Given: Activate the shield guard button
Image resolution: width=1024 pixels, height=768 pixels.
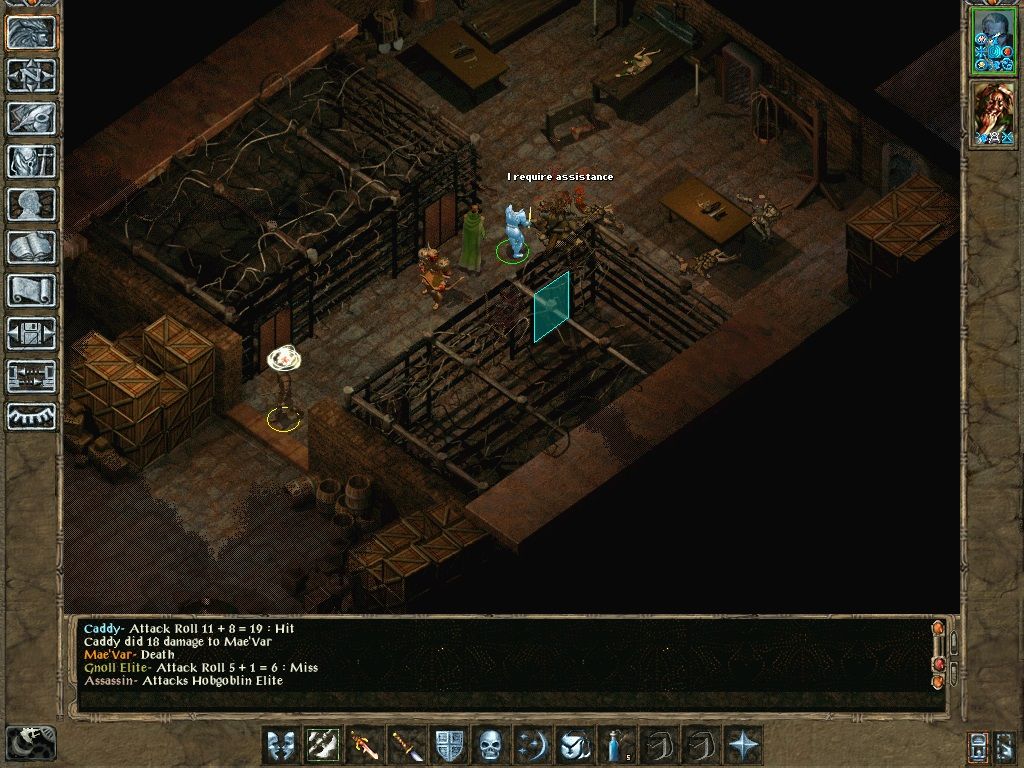Looking at the screenshot, I should point(447,745).
